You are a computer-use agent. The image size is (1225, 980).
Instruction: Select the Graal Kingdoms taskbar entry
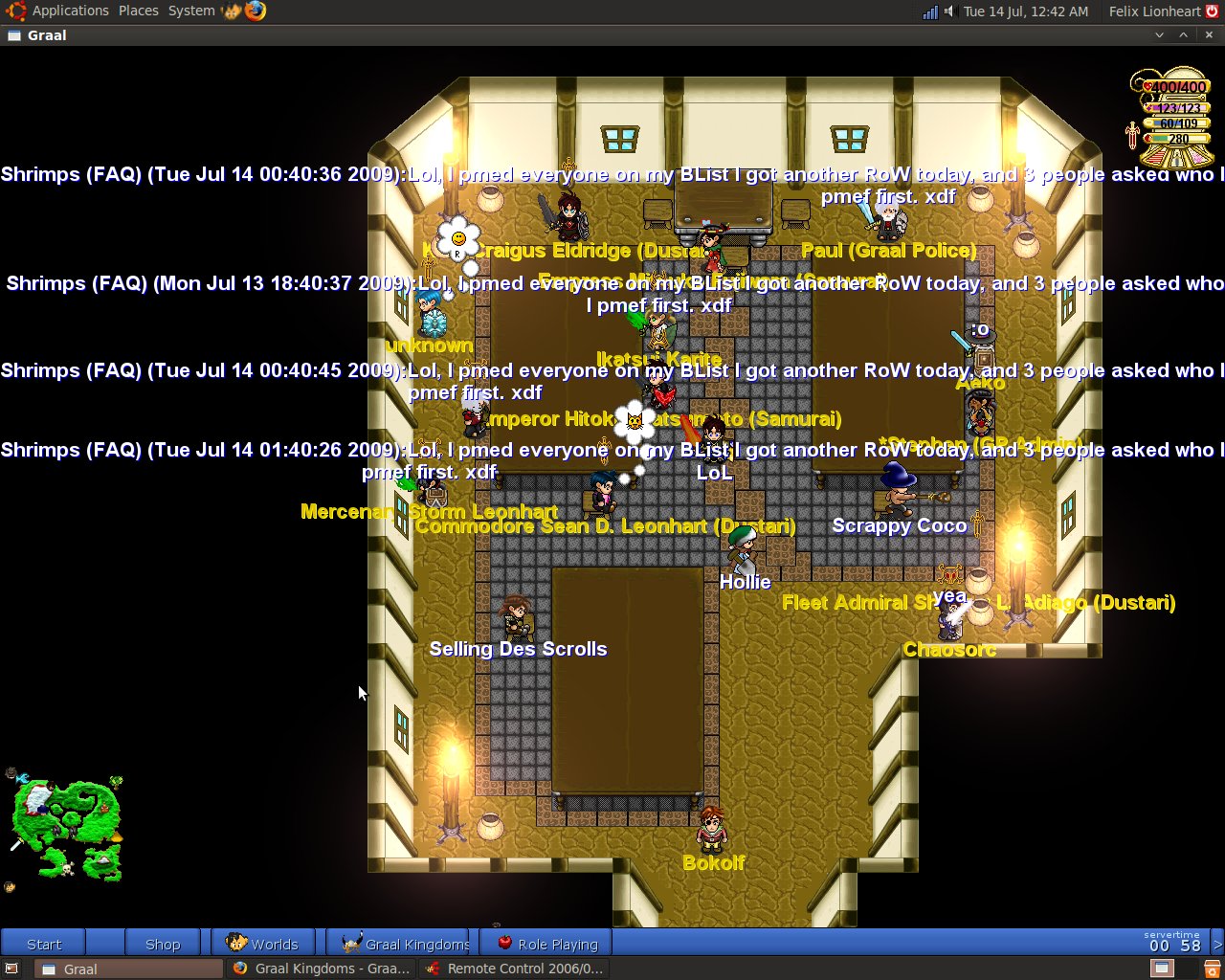(x=407, y=944)
